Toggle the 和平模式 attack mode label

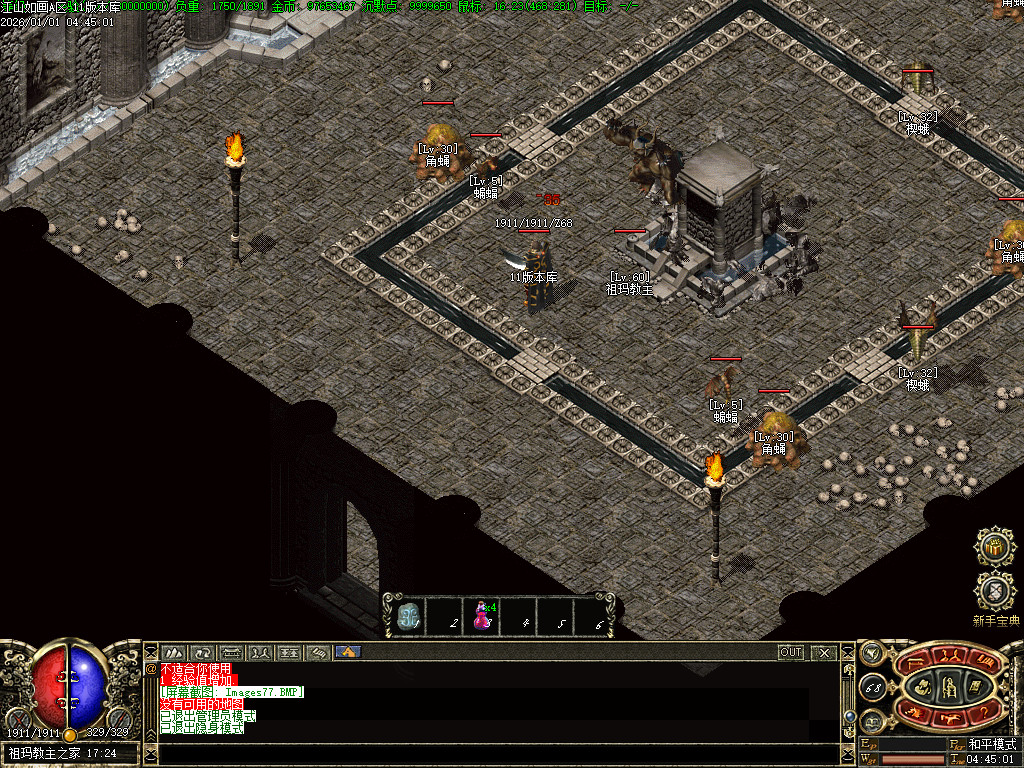[x=992, y=745]
